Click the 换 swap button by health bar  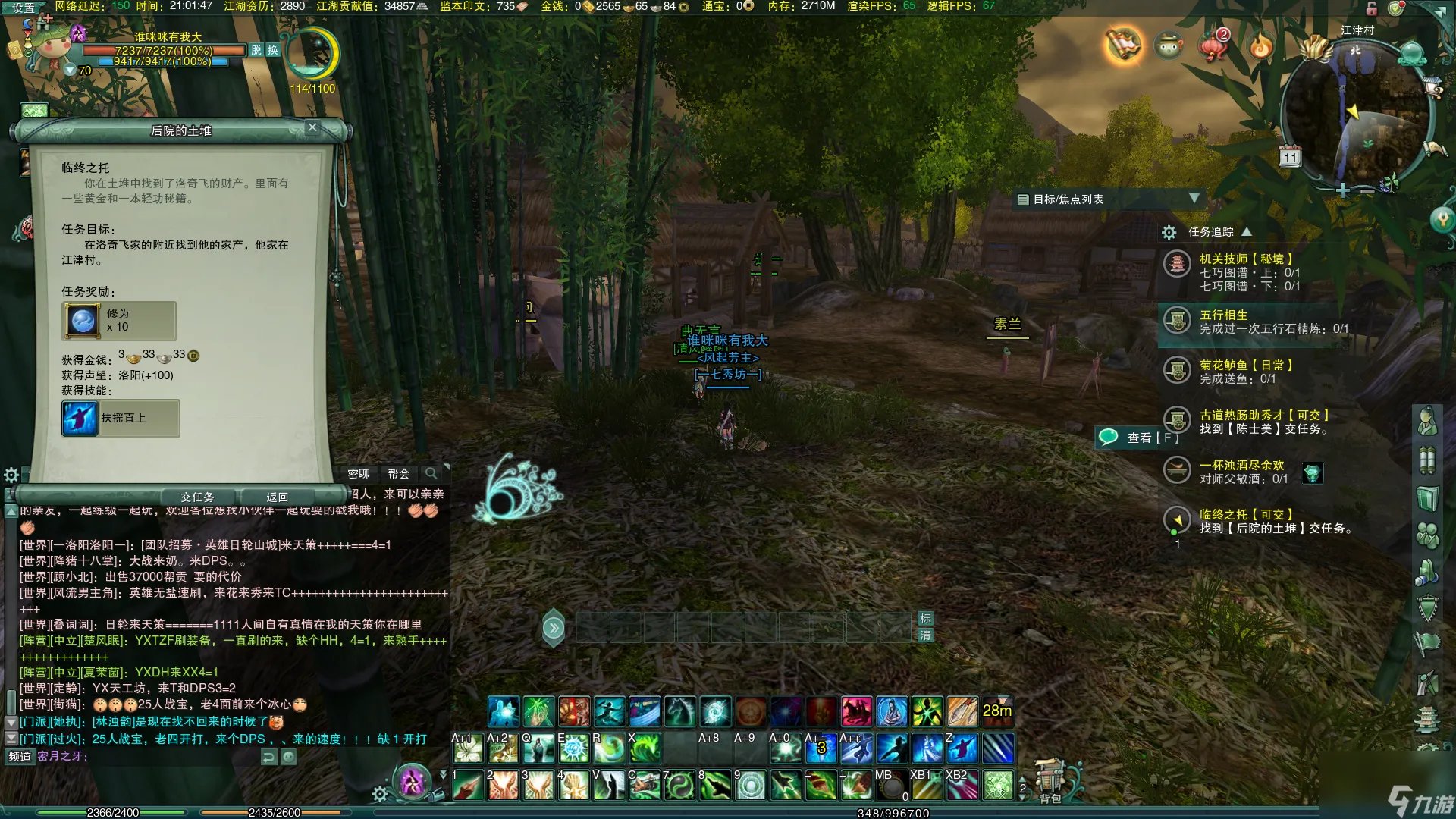point(272,50)
